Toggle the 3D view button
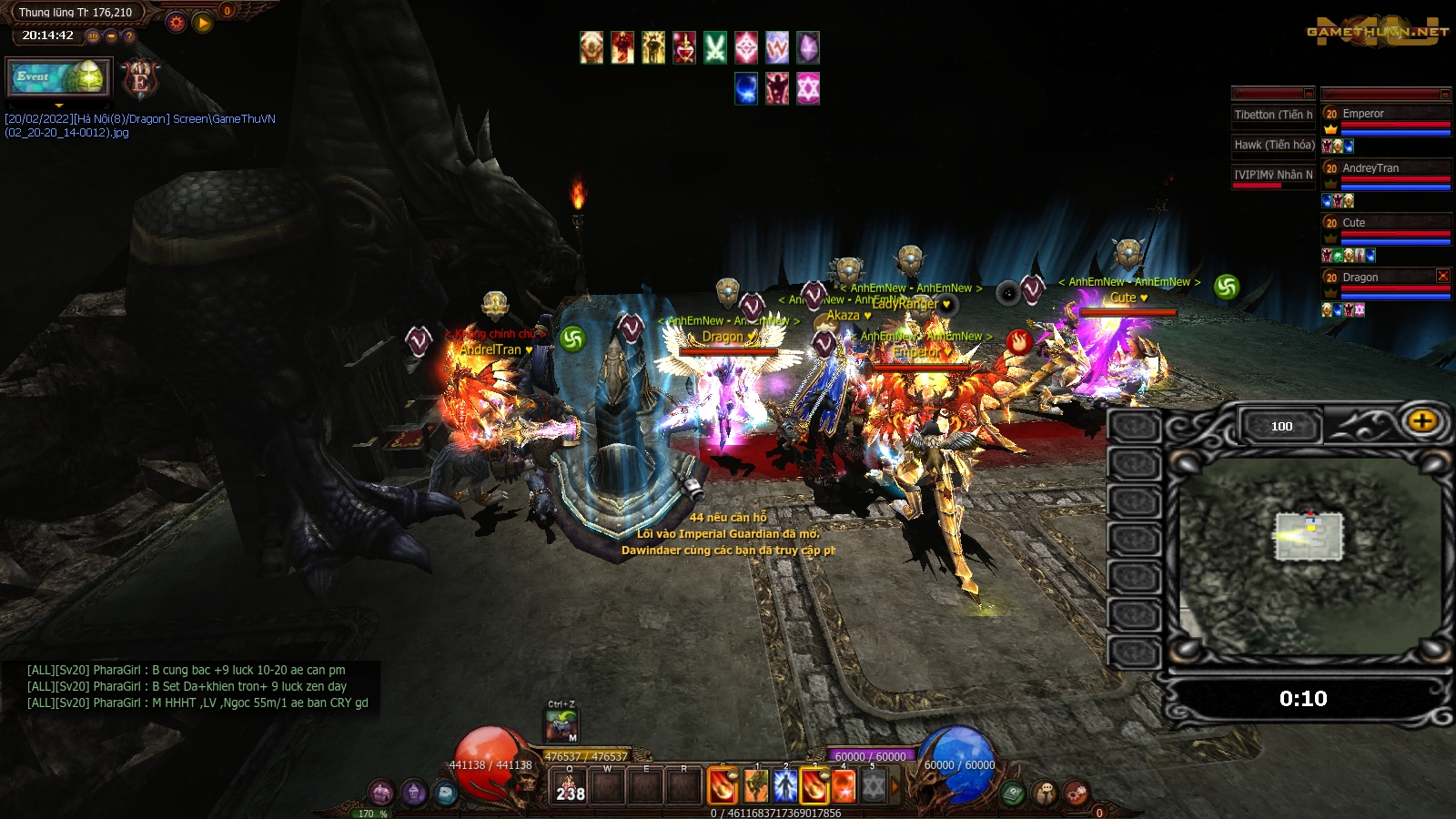Image resolution: width=1456 pixels, height=819 pixels. (x=93, y=36)
